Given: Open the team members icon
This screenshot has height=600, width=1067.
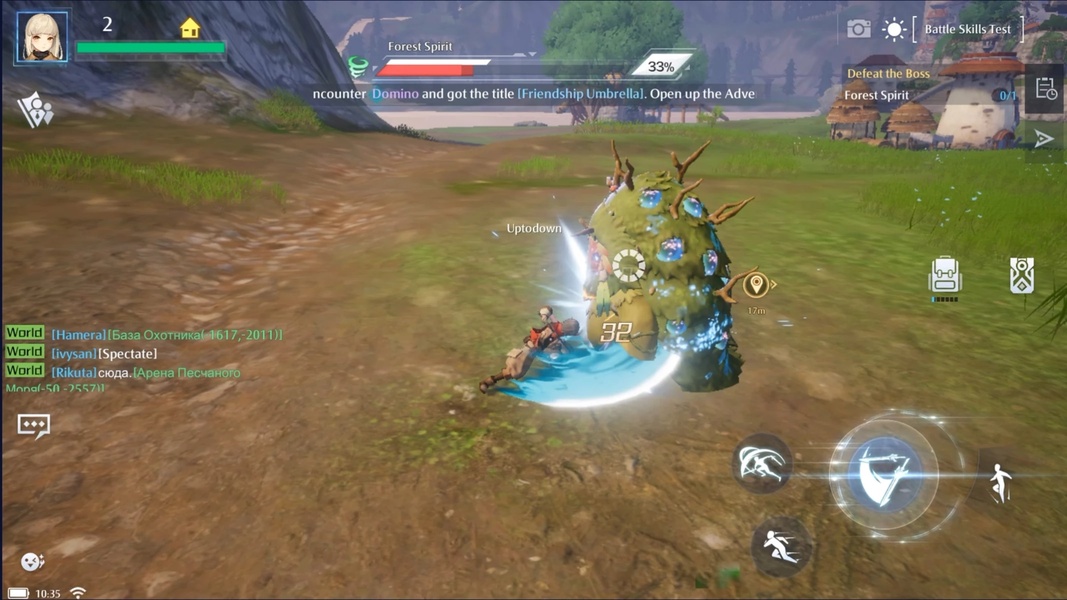Looking at the screenshot, I should [x=35, y=110].
